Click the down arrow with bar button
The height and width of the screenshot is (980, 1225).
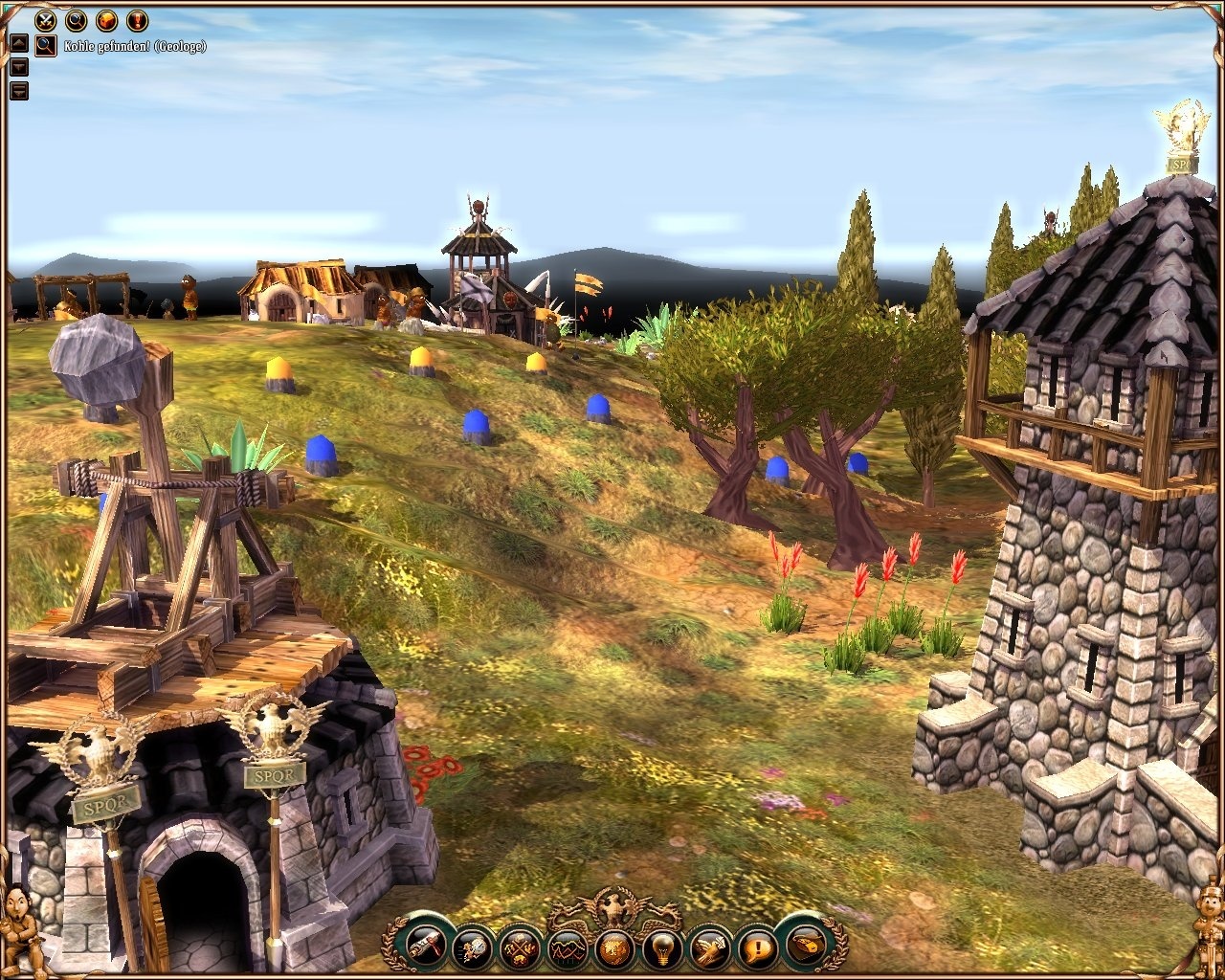click(x=18, y=92)
